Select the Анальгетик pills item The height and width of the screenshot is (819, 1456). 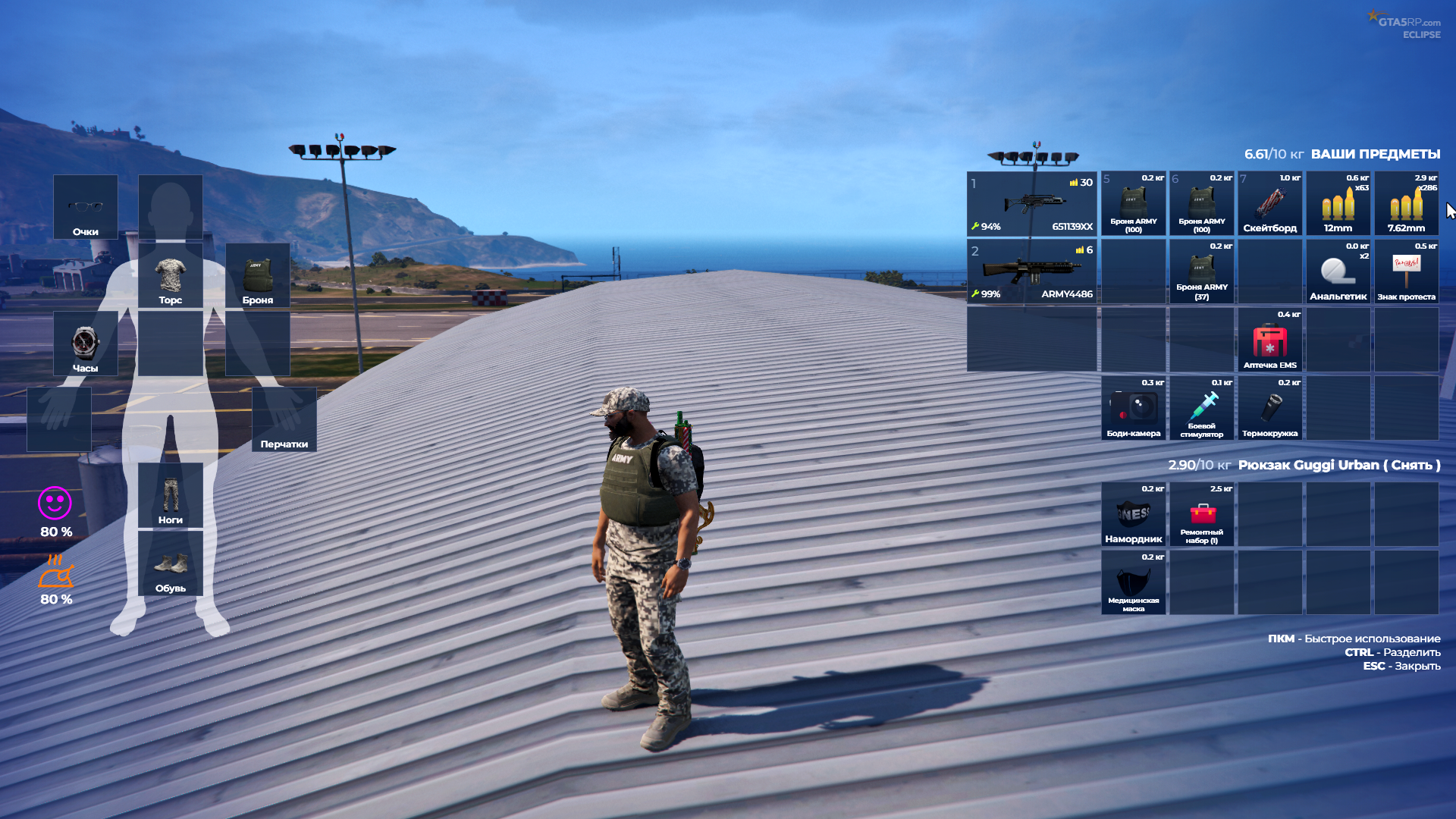click(x=1338, y=271)
